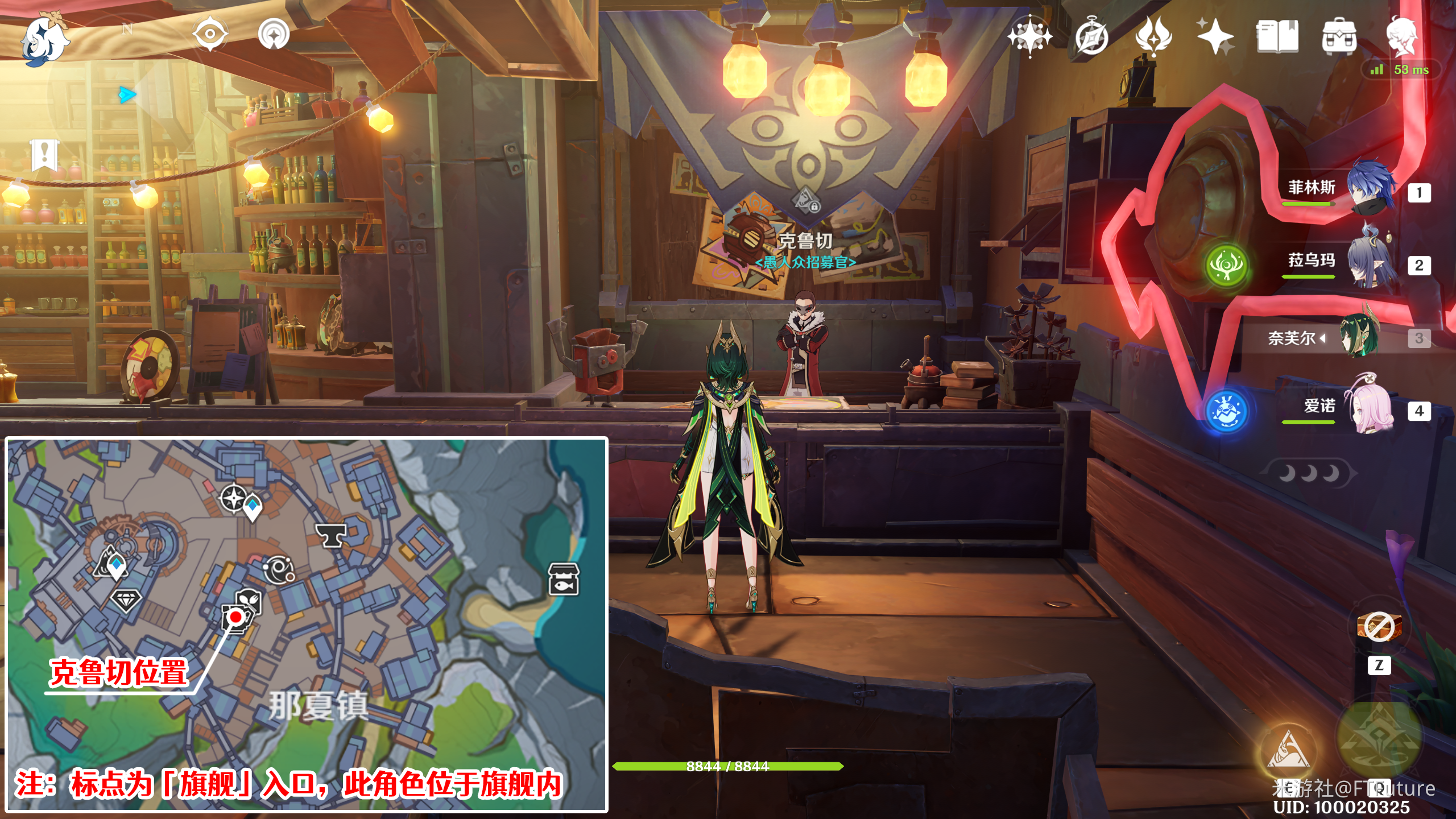Open the quest exclamation banner icon
This screenshot has height=819, width=1456.
pos(44,154)
